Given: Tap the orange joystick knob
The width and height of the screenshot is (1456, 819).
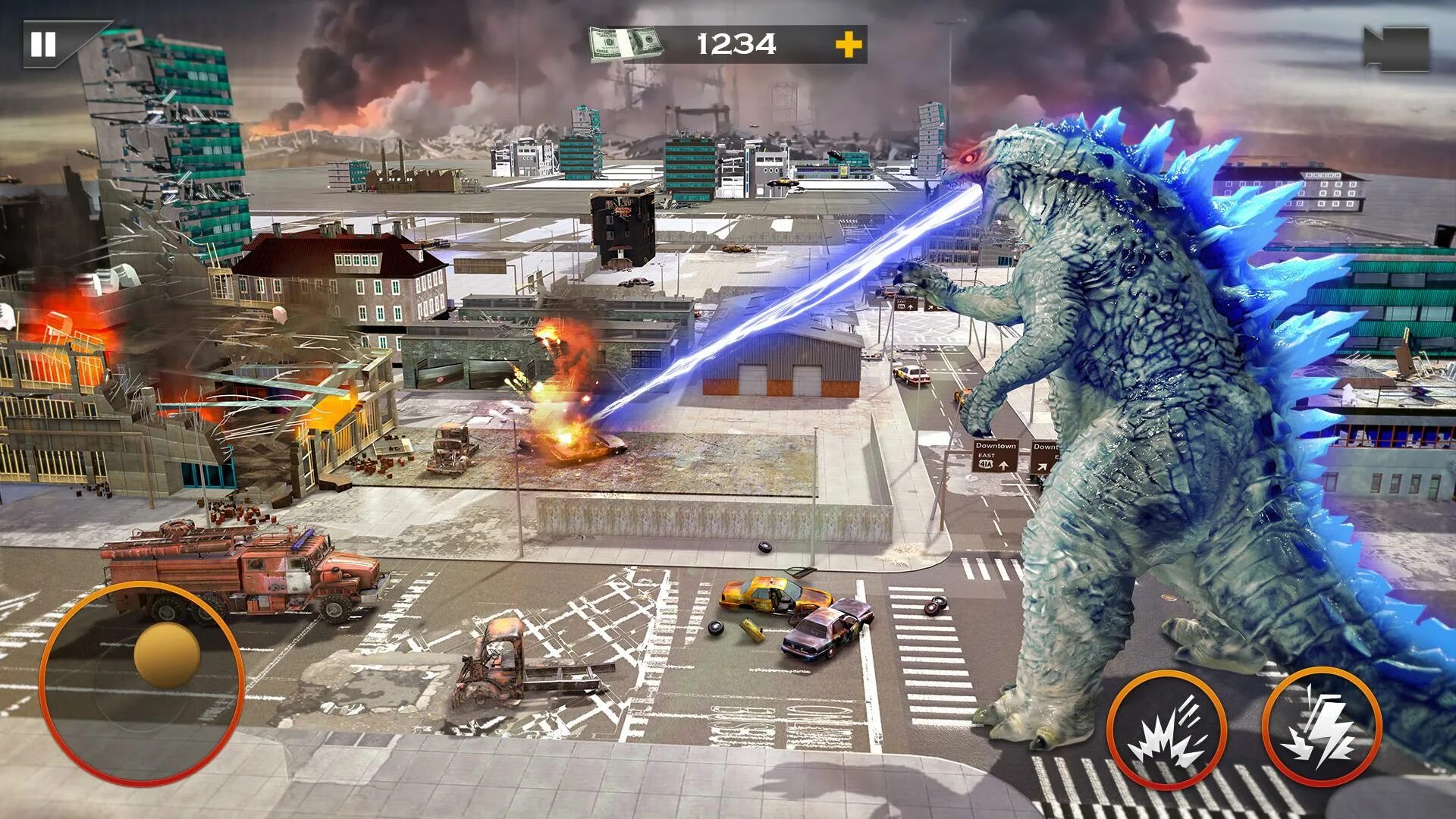Looking at the screenshot, I should (x=167, y=656).
